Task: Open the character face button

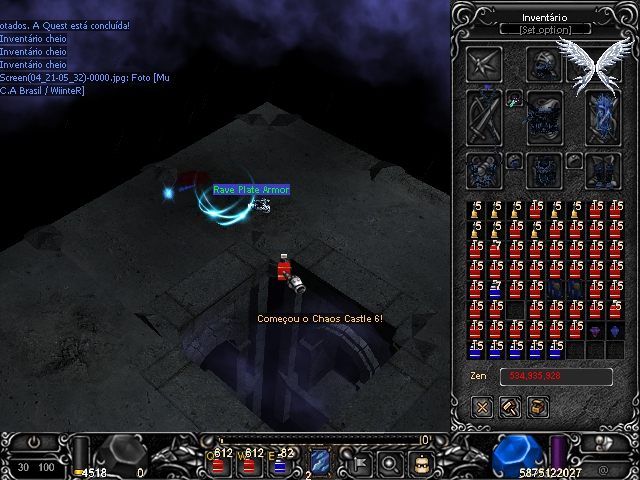Action: point(422,463)
